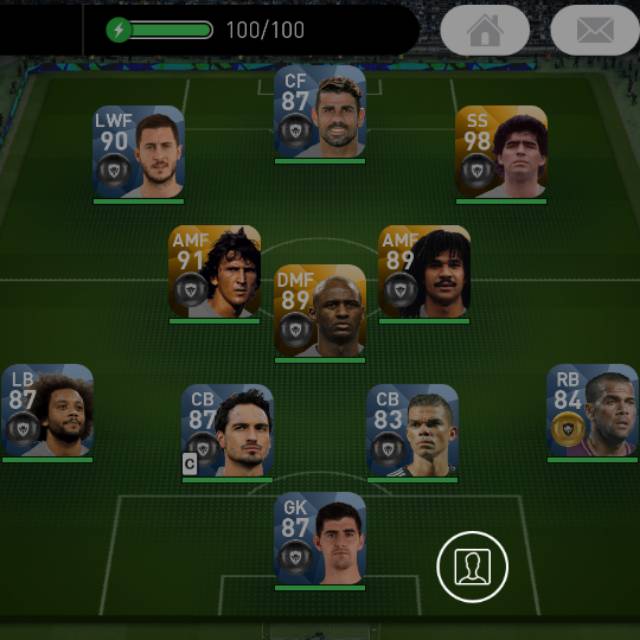Open the home screen button
Screen dimensions: 640x640
[x=485, y=30]
